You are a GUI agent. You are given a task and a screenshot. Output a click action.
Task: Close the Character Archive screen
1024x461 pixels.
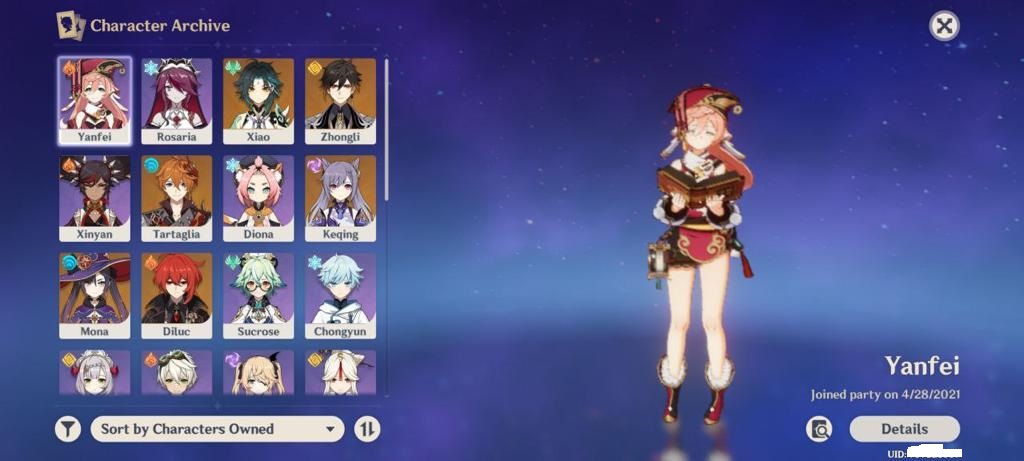(x=944, y=26)
